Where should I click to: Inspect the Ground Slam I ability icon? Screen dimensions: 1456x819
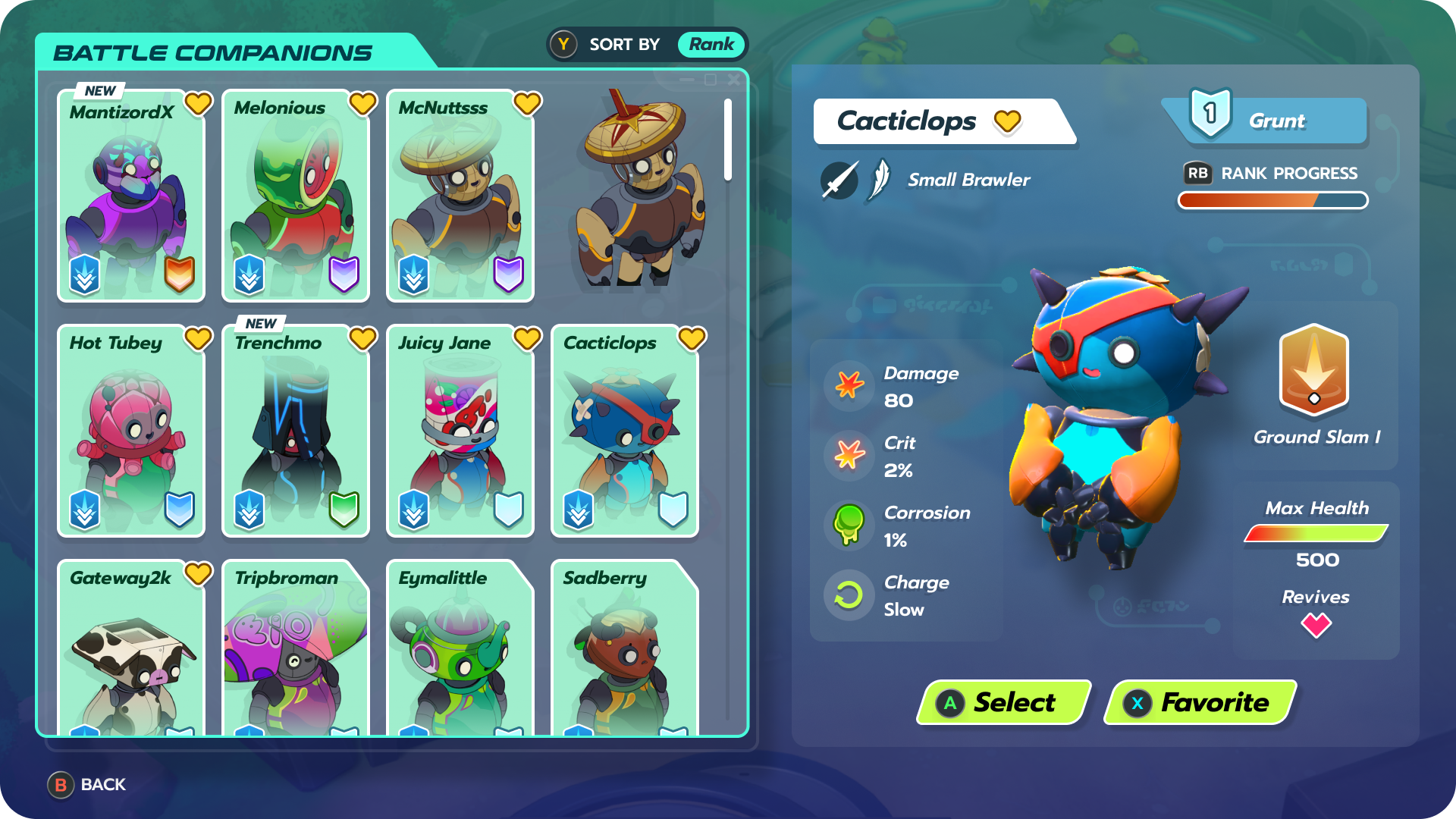tap(1314, 372)
